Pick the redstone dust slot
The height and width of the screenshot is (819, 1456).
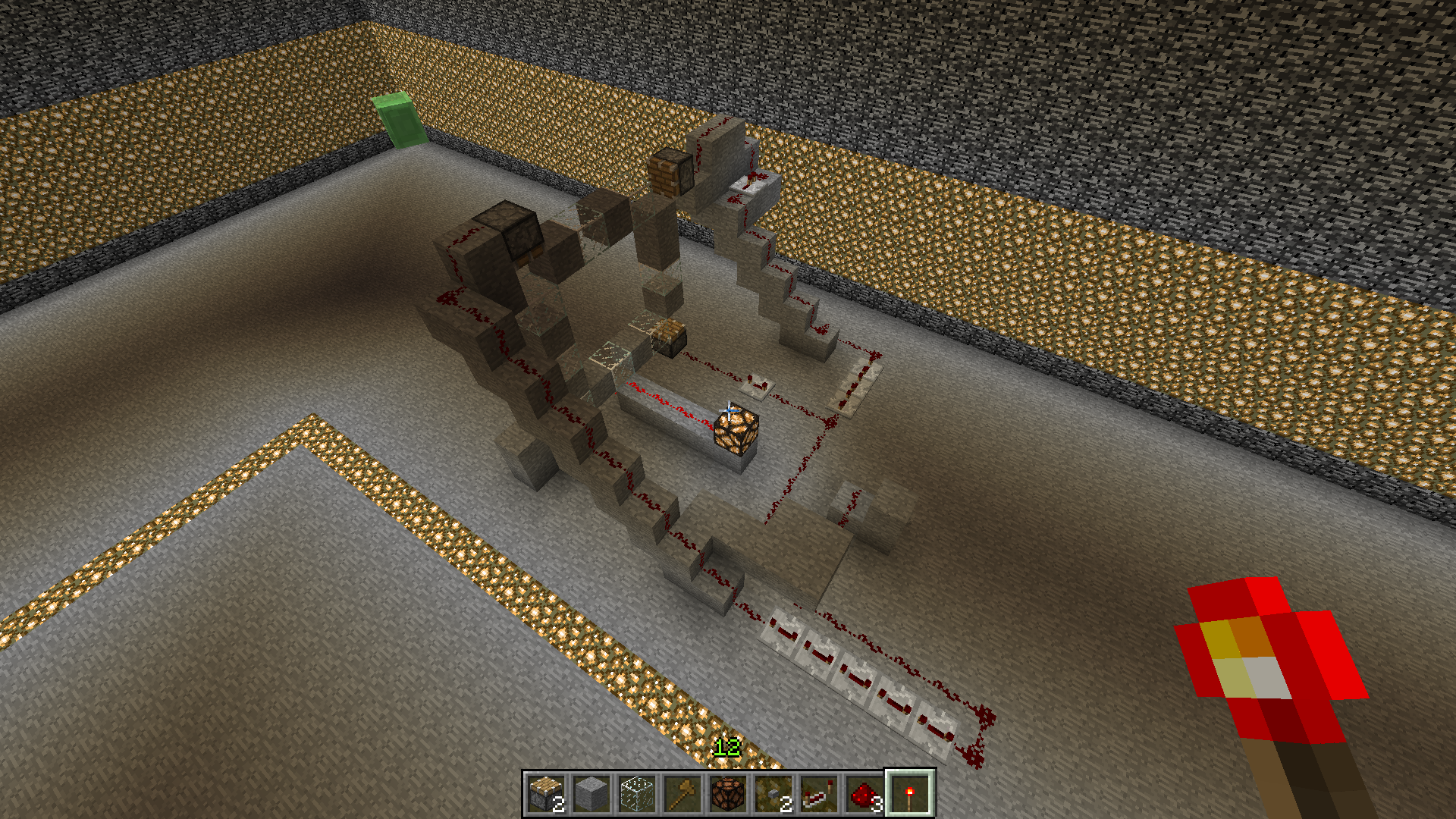(864, 794)
